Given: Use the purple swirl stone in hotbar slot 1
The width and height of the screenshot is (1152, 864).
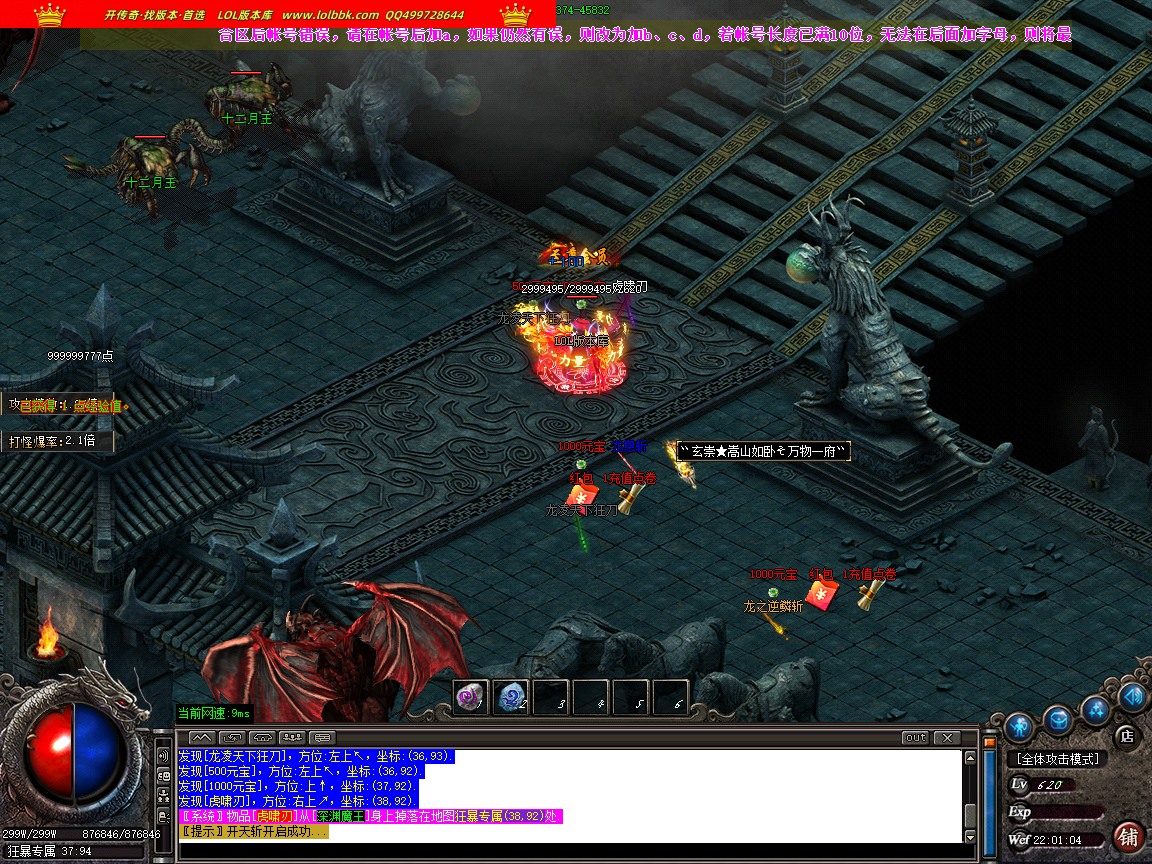Looking at the screenshot, I should click(471, 697).
